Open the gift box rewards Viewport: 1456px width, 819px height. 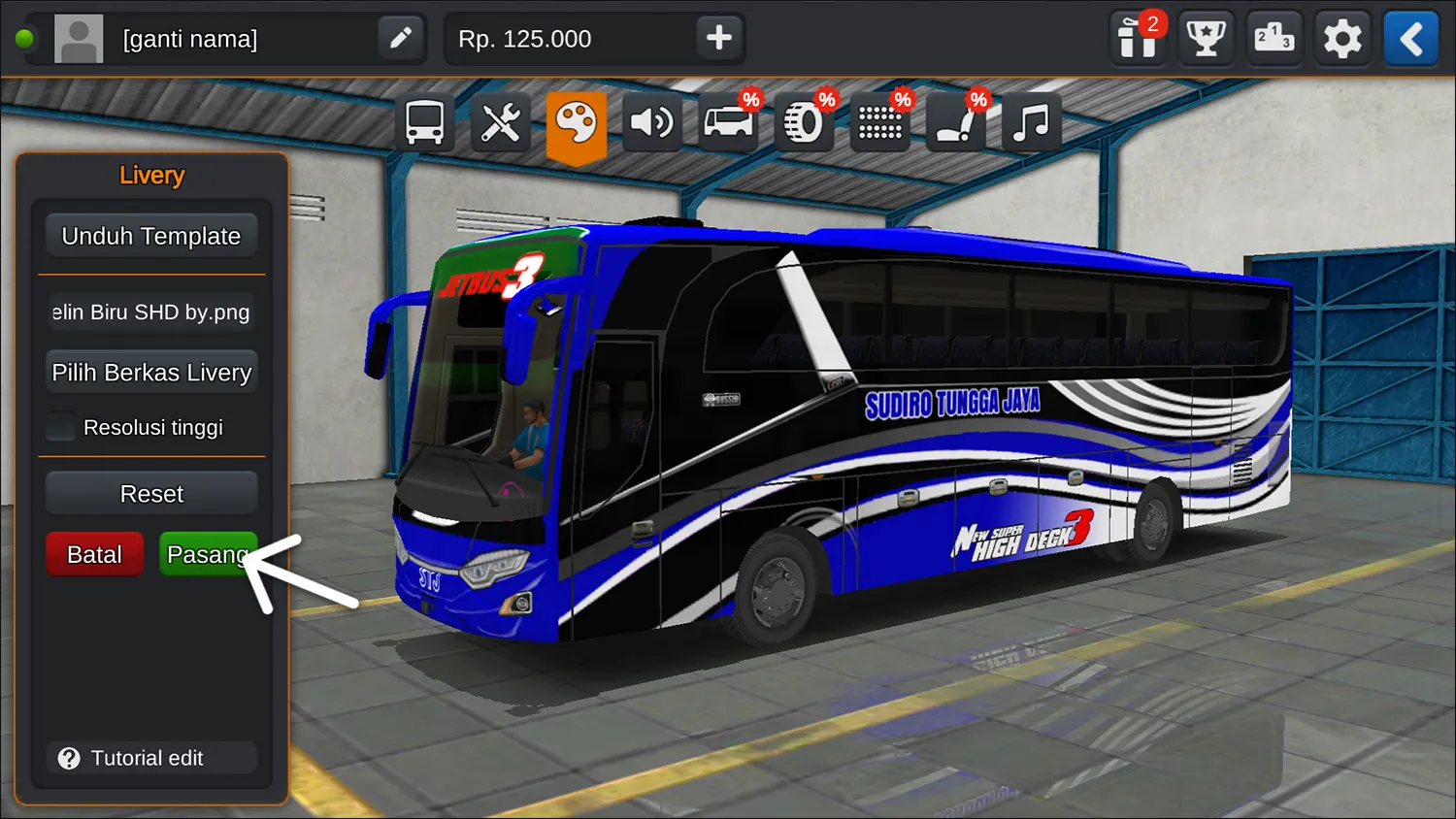pyautogui.click(x=1137, y=39)
